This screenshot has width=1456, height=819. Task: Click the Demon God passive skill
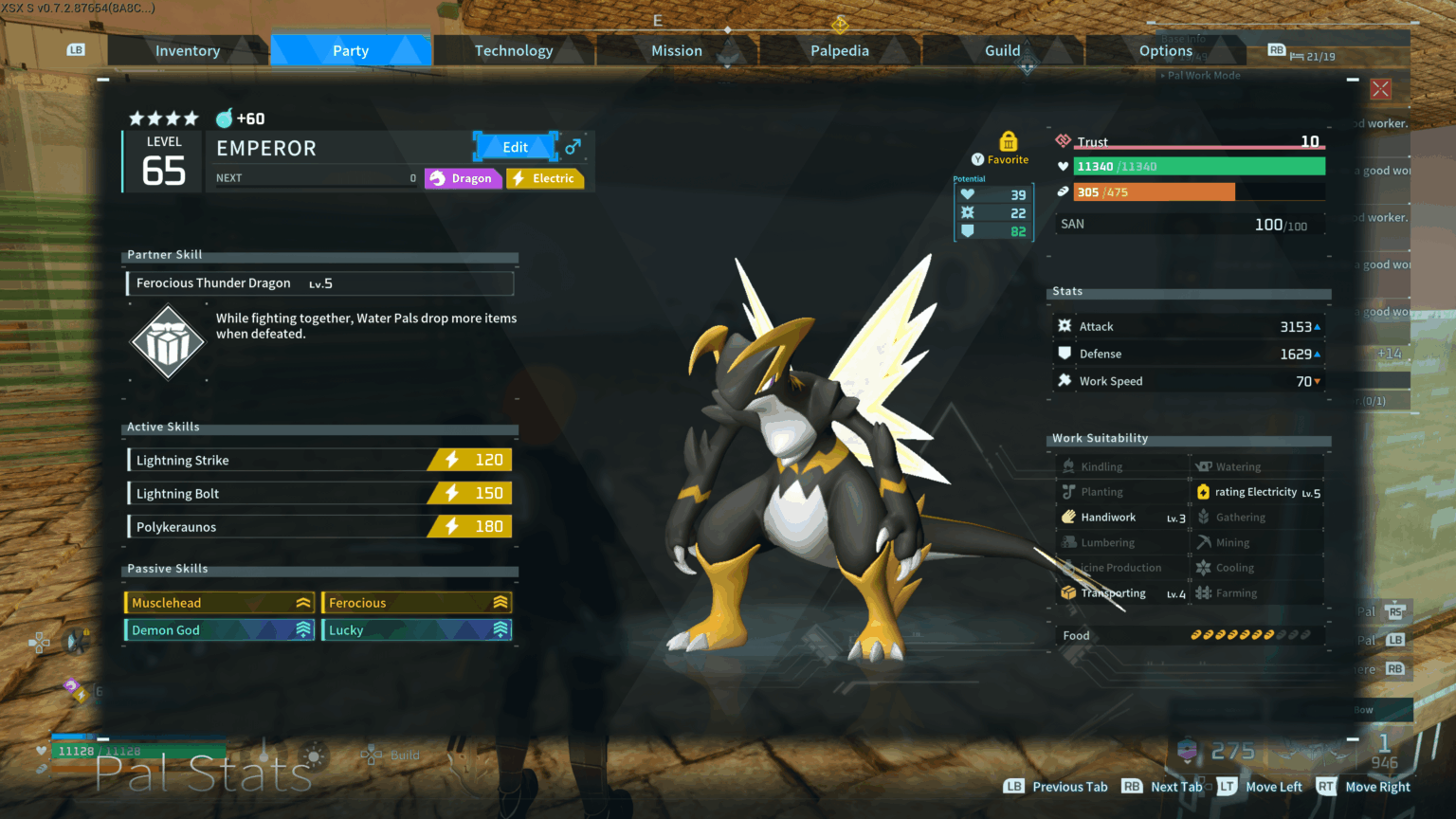(x=219, y=629)
